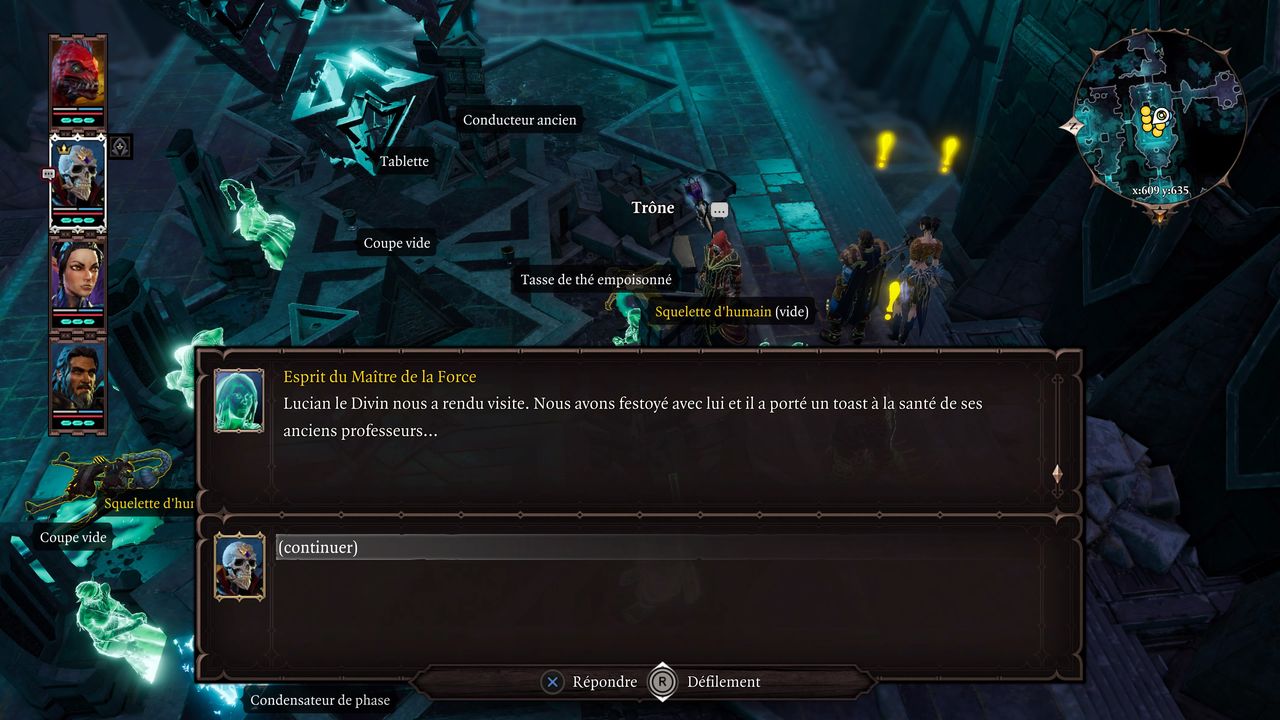Click the Force Master spirit speaker portrait
Viewport: 1280px width, 720px height.
coord(239,400)
